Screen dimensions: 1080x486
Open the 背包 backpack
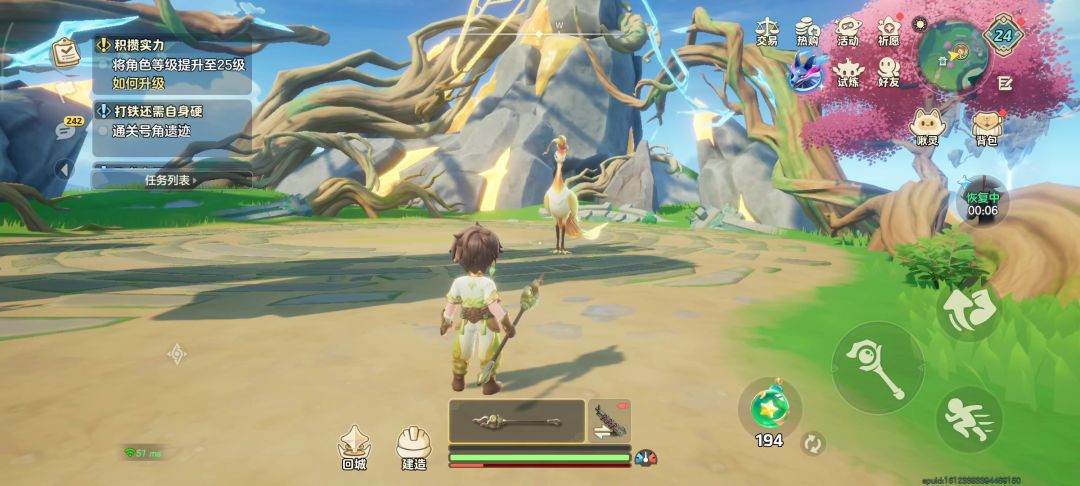pos(986,128)
